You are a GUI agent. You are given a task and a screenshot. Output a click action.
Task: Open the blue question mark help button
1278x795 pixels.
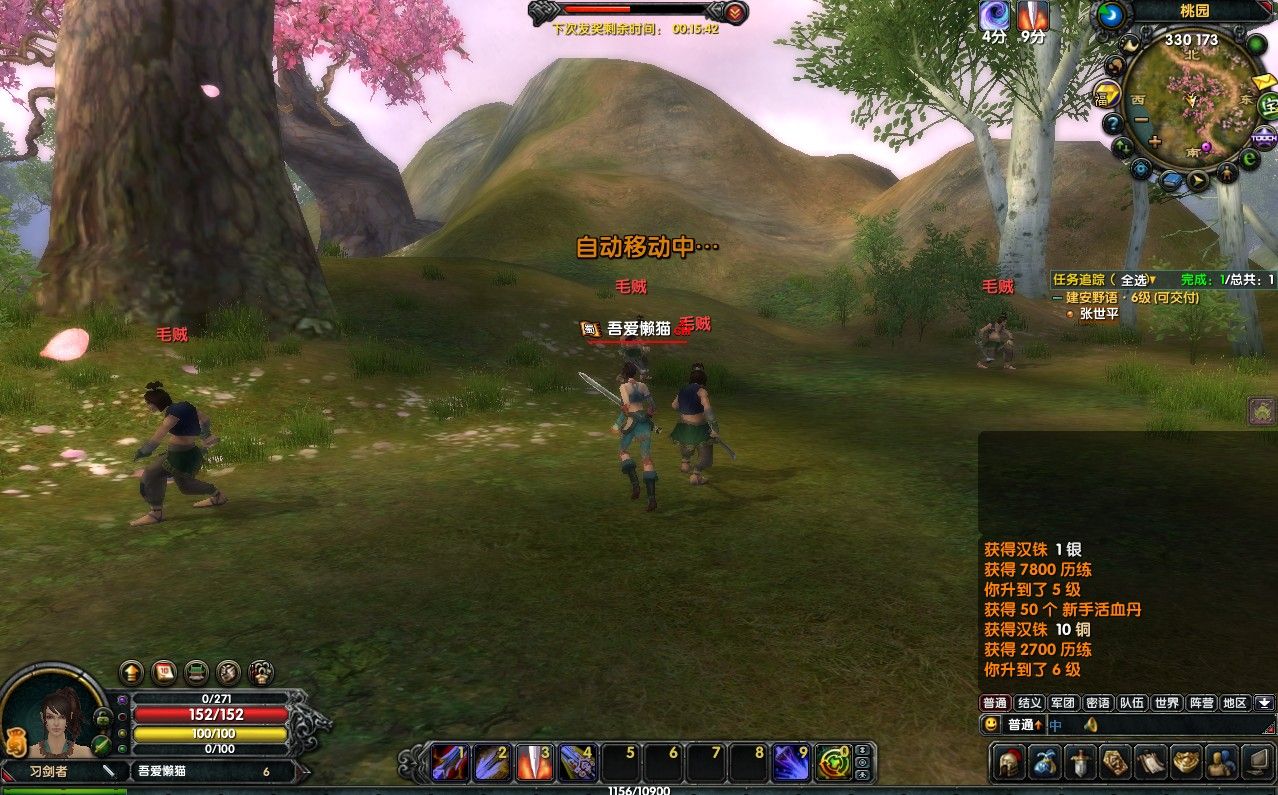click(x=1112, y=124)
